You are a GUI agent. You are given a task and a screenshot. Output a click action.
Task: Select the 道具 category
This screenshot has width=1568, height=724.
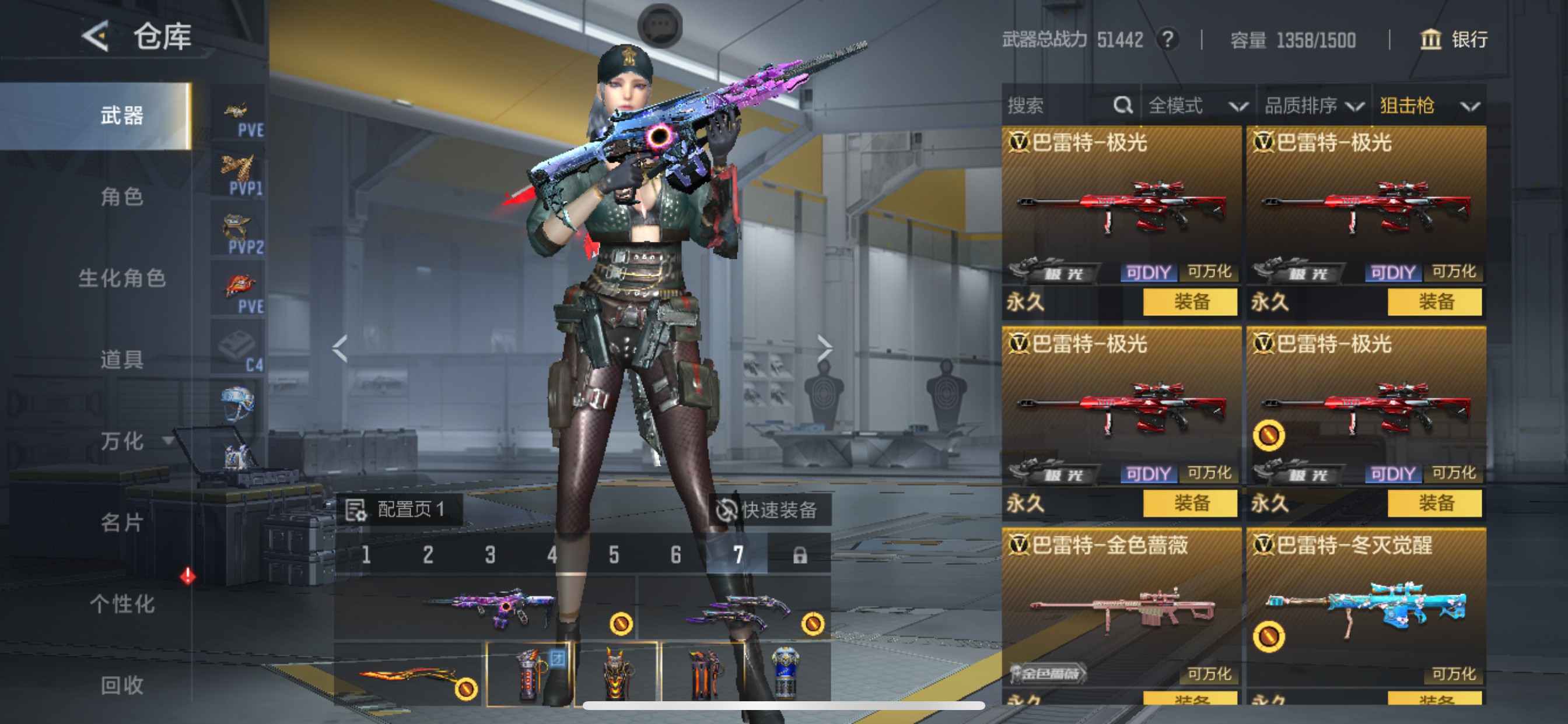click(122, 360)
